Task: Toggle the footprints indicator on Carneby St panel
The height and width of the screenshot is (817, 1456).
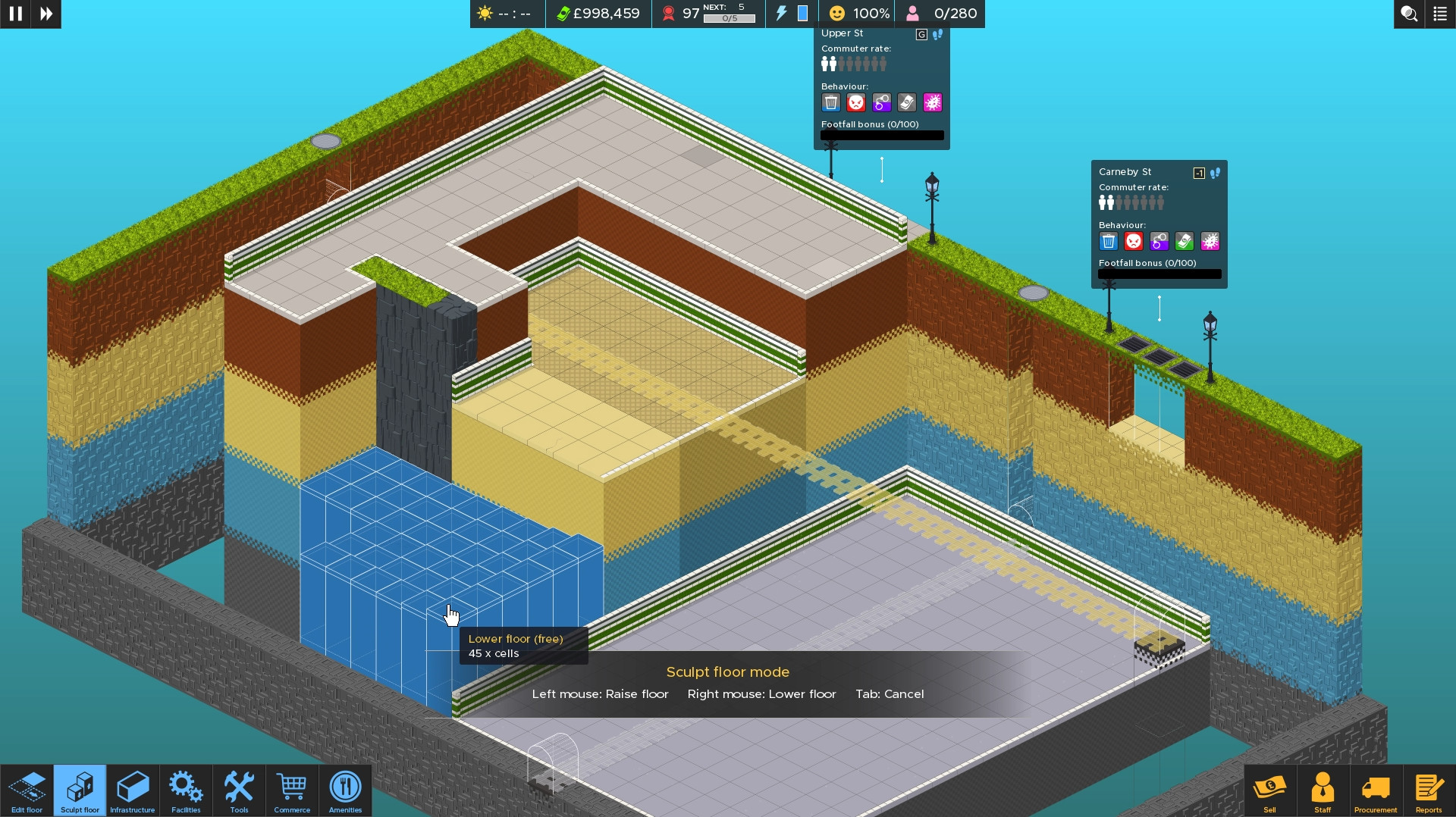Action: pyautogui.click(x=1216, y=173)
